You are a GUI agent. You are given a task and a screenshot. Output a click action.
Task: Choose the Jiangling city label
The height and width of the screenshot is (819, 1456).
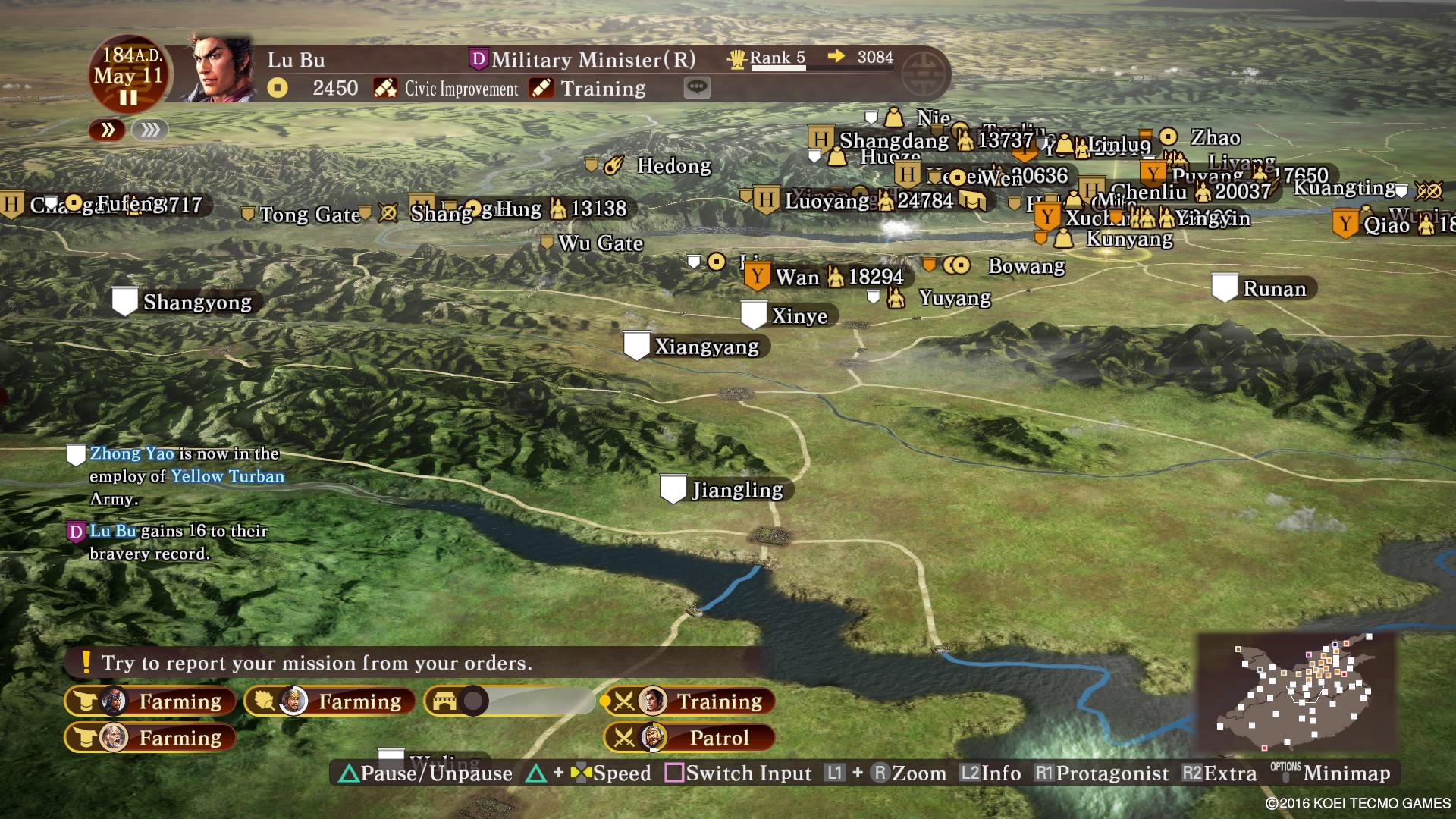[x=736, y=490]
